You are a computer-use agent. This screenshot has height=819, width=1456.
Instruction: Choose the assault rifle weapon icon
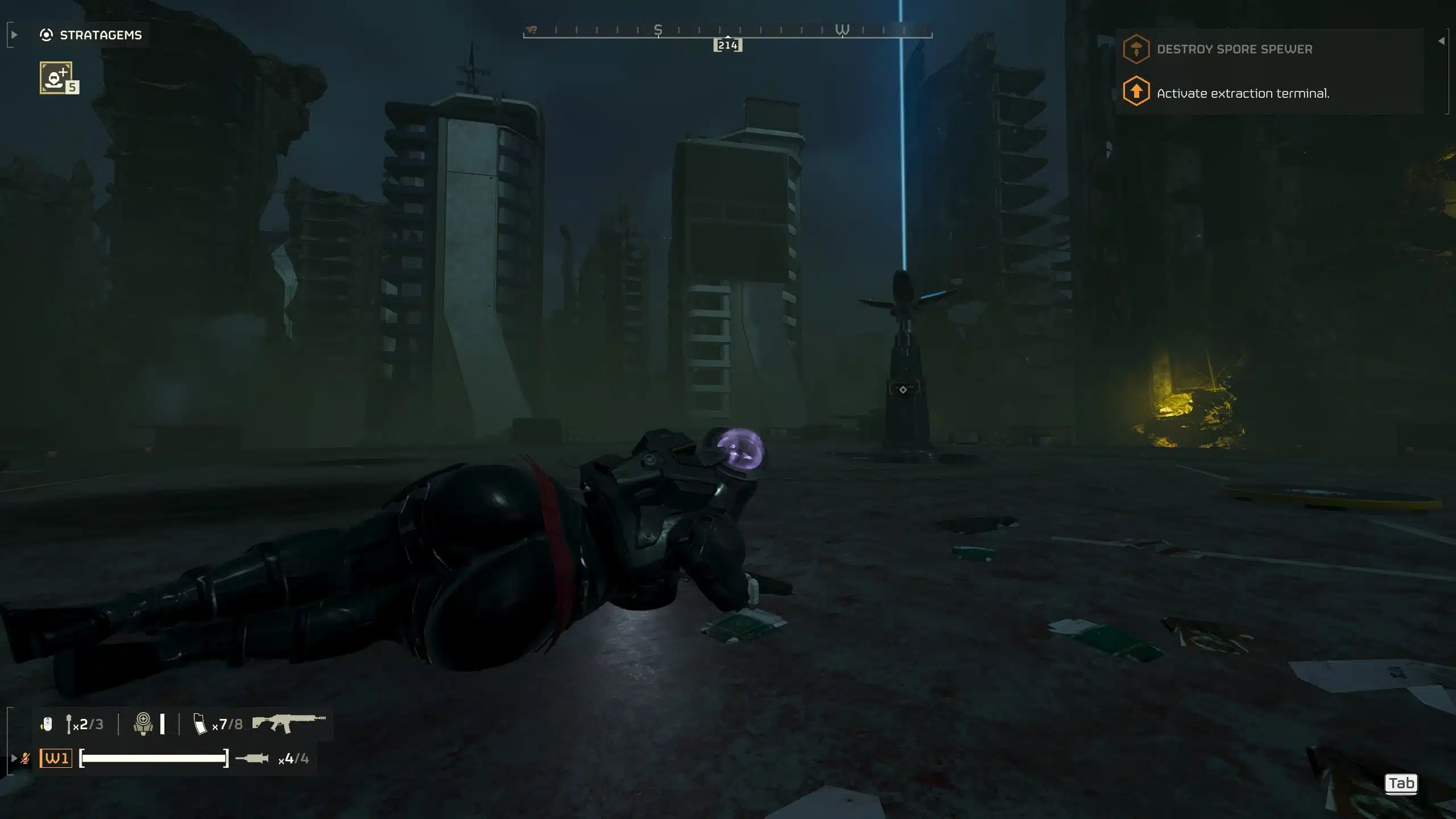coord(289,723)
